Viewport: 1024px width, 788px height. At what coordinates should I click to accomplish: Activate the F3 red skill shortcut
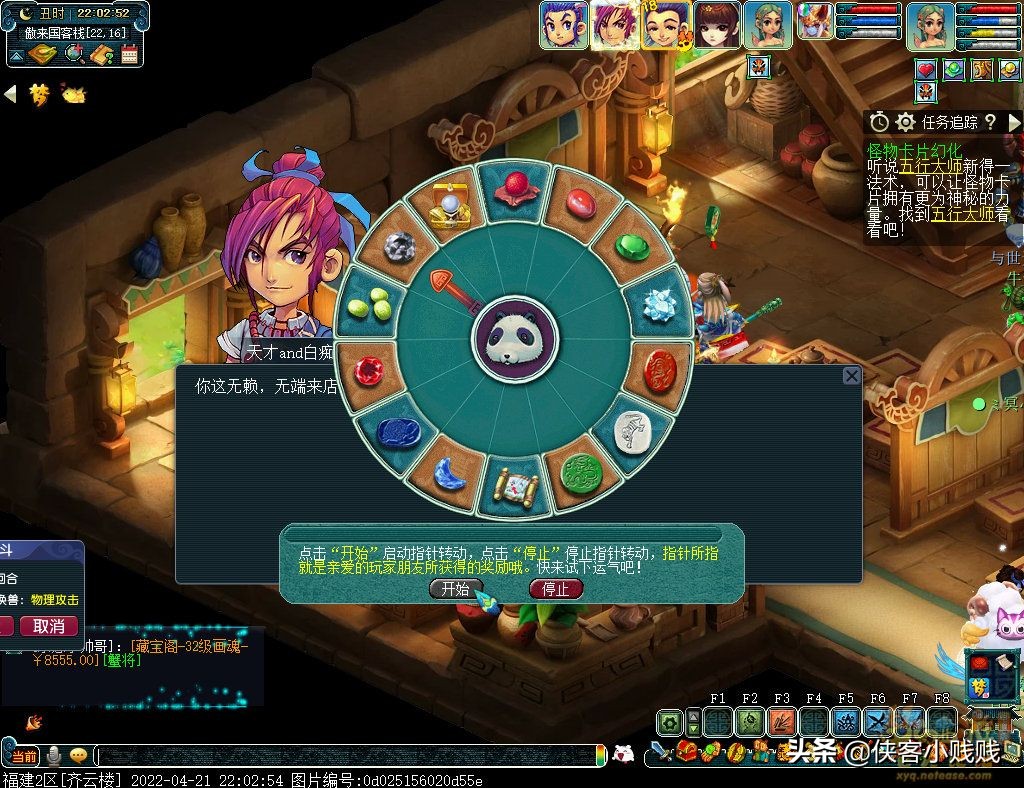pyautogui.click(x=782, y=721)
